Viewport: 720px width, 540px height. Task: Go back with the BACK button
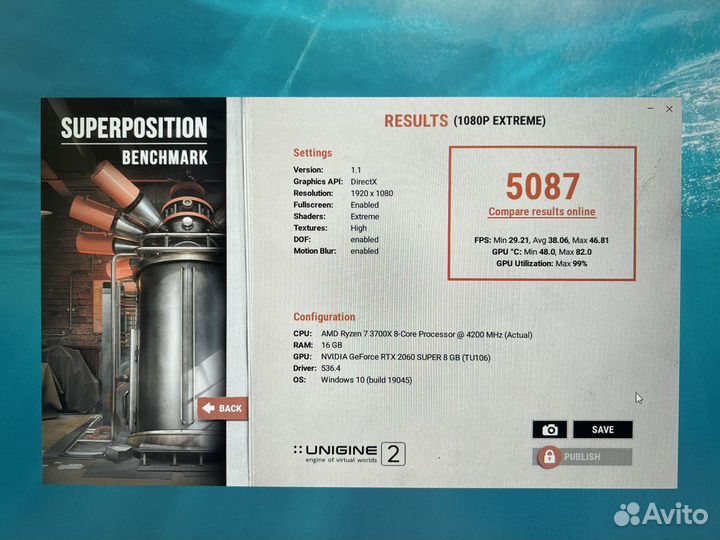[222, 408]
